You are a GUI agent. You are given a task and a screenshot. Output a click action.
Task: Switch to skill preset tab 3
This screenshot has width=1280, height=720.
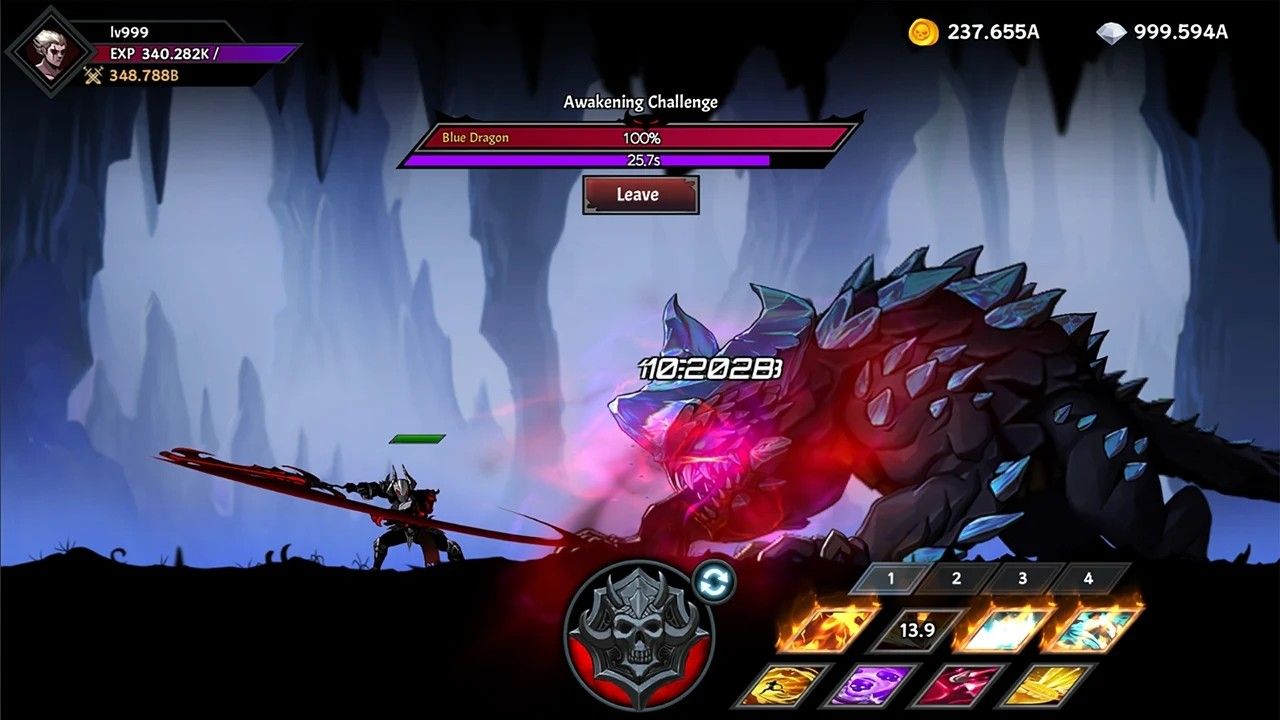(1022, 578)
